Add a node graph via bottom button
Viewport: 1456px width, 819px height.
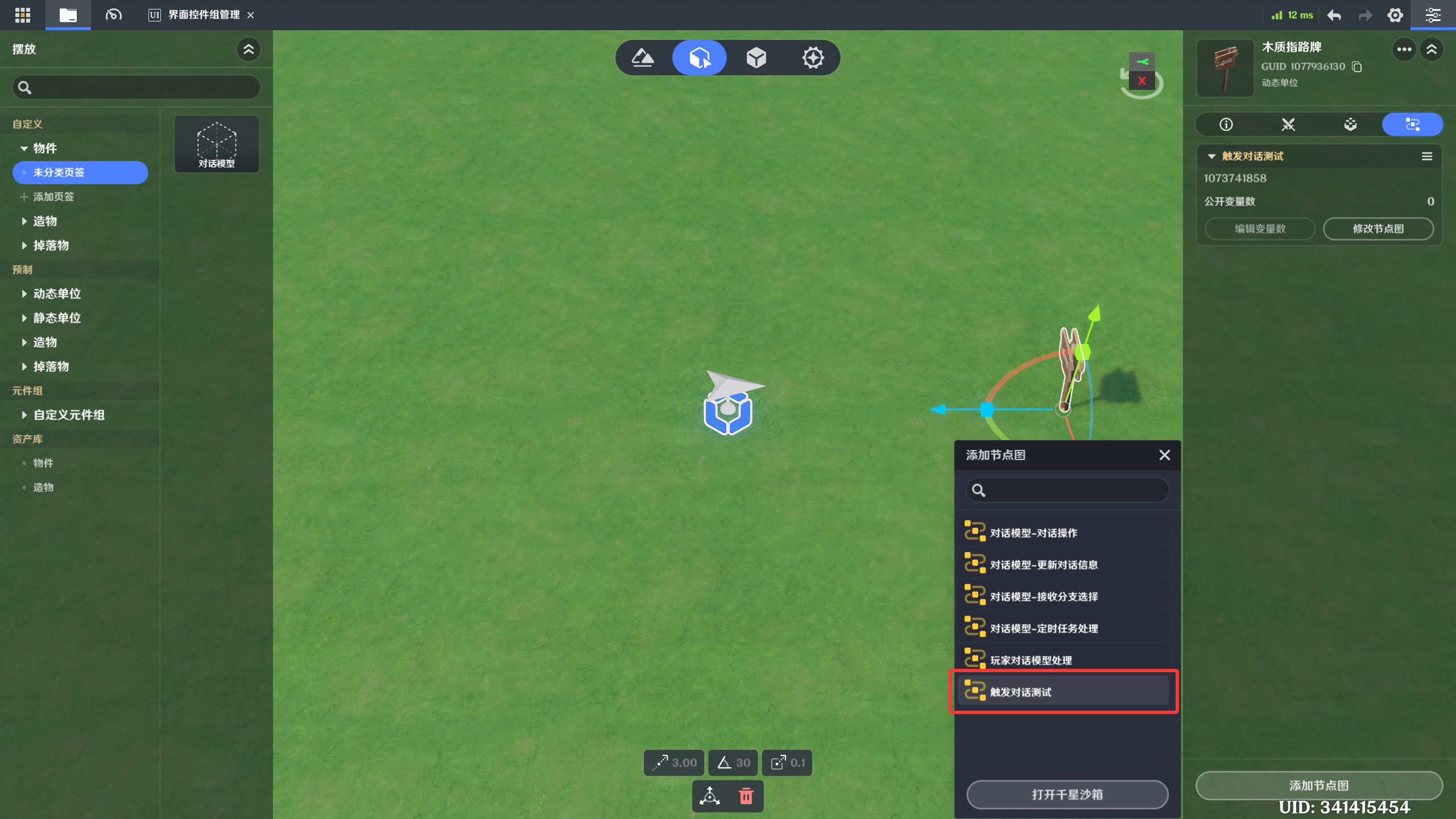[1318, 785]
